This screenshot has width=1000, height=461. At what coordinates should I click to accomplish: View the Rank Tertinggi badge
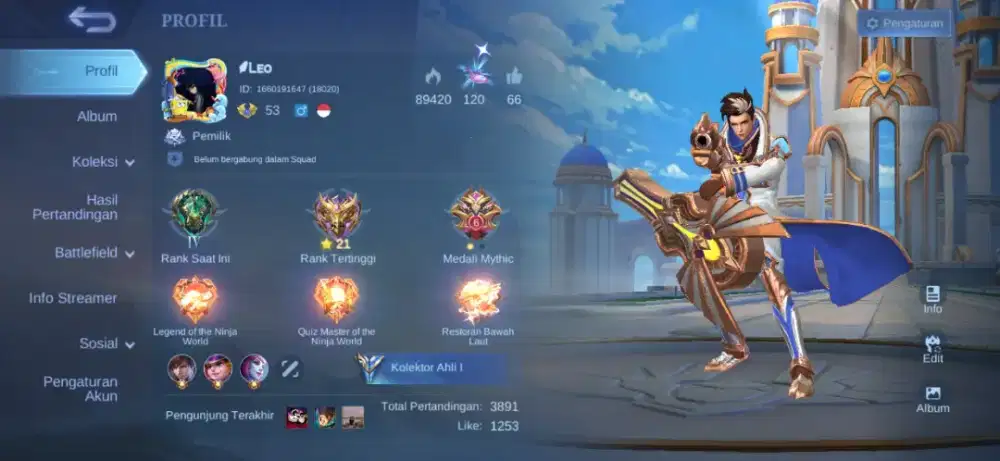(x=337, y=214)
